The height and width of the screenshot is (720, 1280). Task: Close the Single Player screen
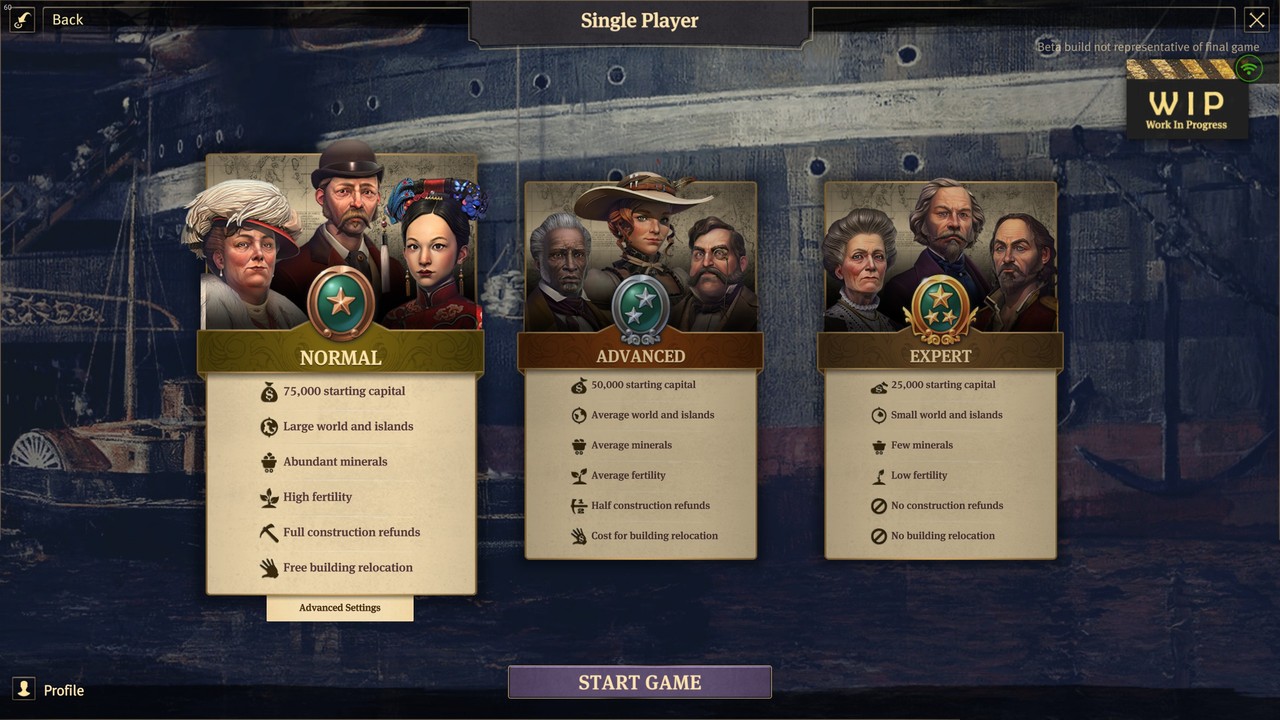tap(1256, 19)
